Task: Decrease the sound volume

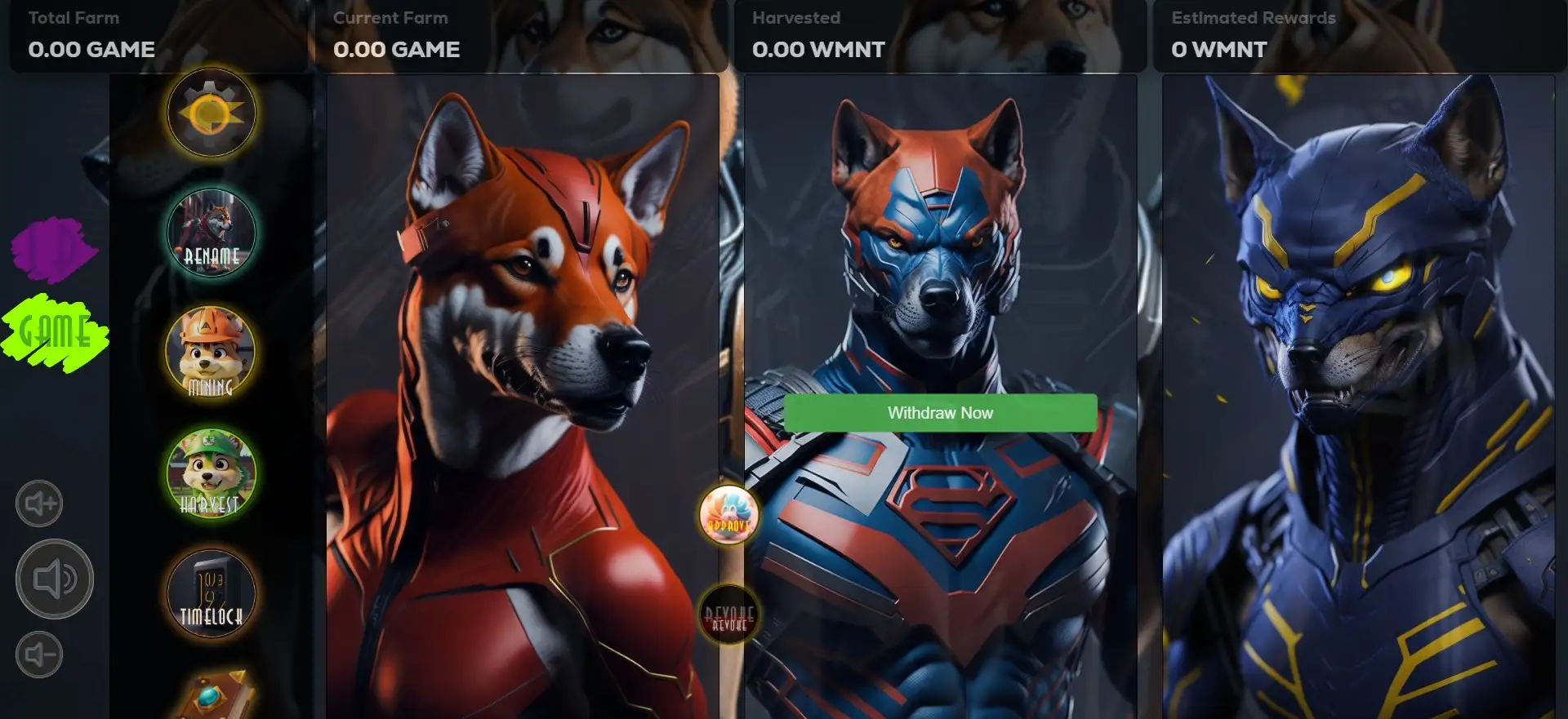Action: click(x=39, y=655)
